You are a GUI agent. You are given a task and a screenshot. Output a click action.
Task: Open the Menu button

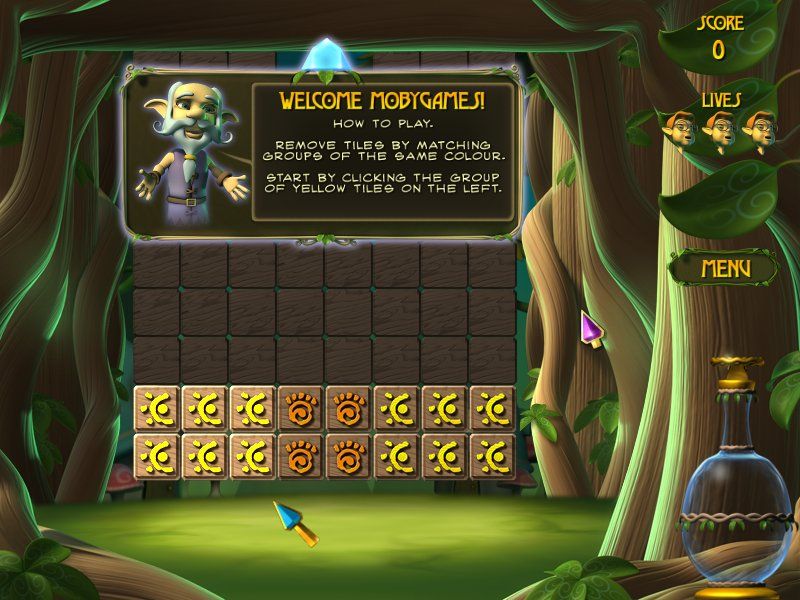click(725, 268)
